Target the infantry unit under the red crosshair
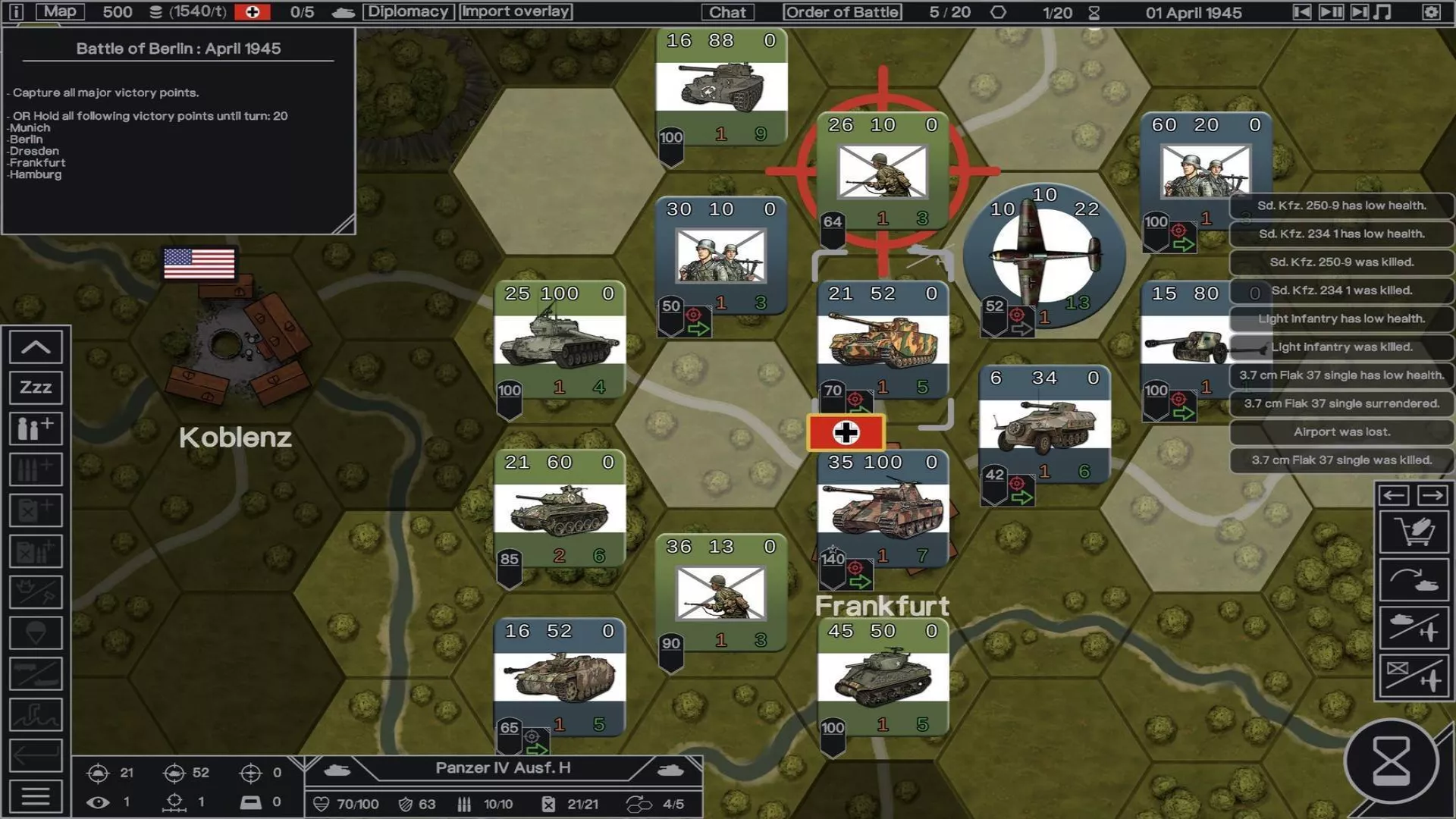This screenshot has height=819, width=1456. pyautogui.click(x=882, y=171)
